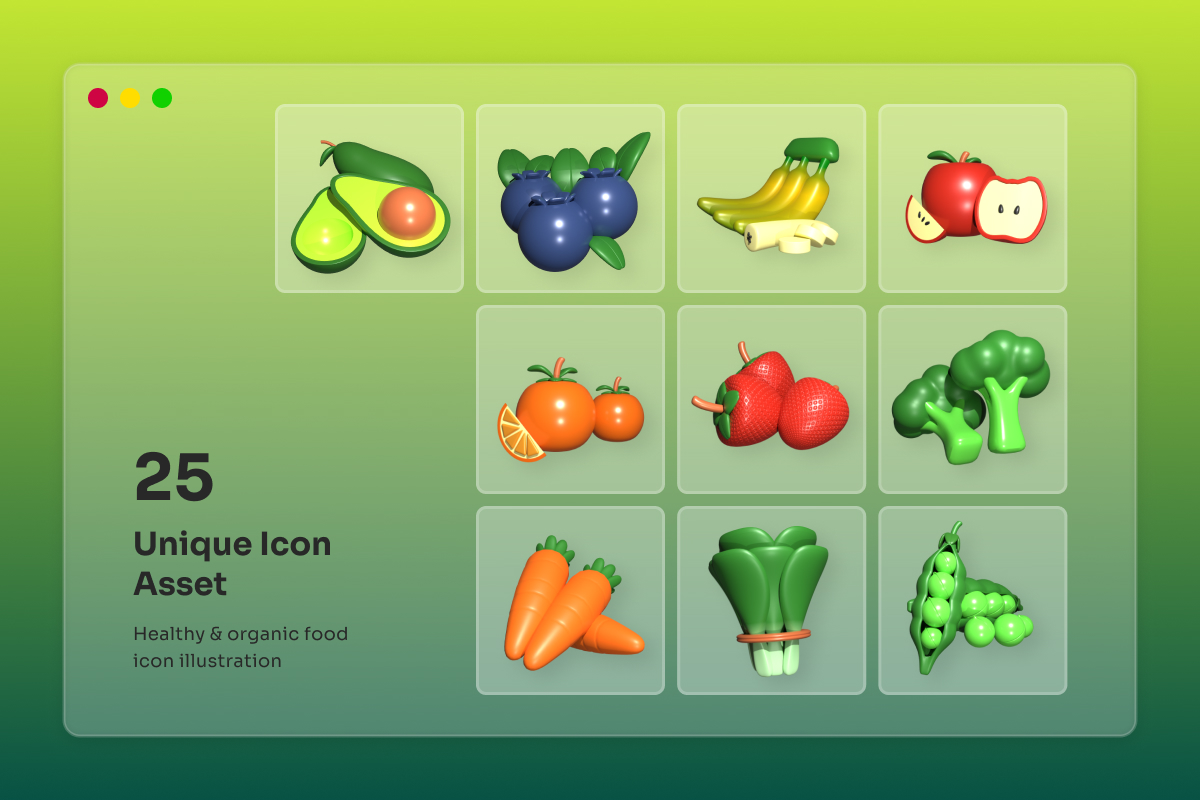This screenshot has width=1200, height=800.
Task: Choose the blueberries icon tile
Action: [570, 198]
